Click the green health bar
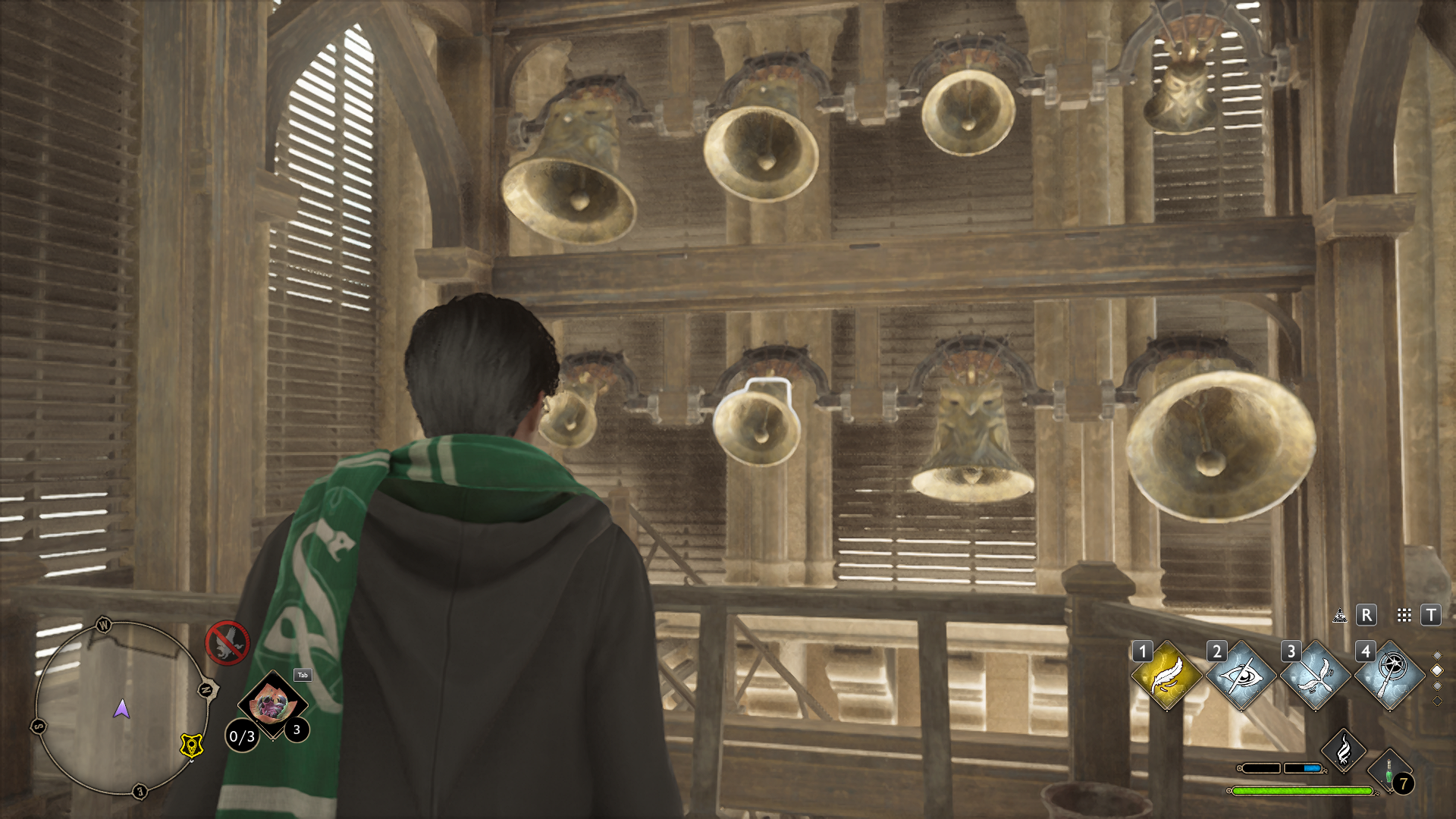Viewport: 1456px width, 819px height. [x=1302, y=791]
